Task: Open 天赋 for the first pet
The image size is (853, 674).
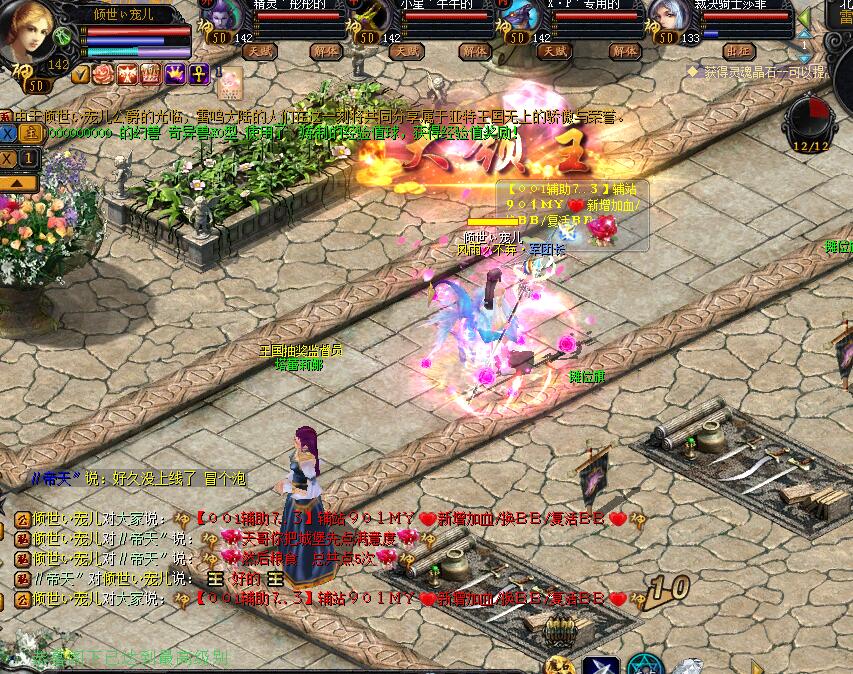Action: (260, 51)
